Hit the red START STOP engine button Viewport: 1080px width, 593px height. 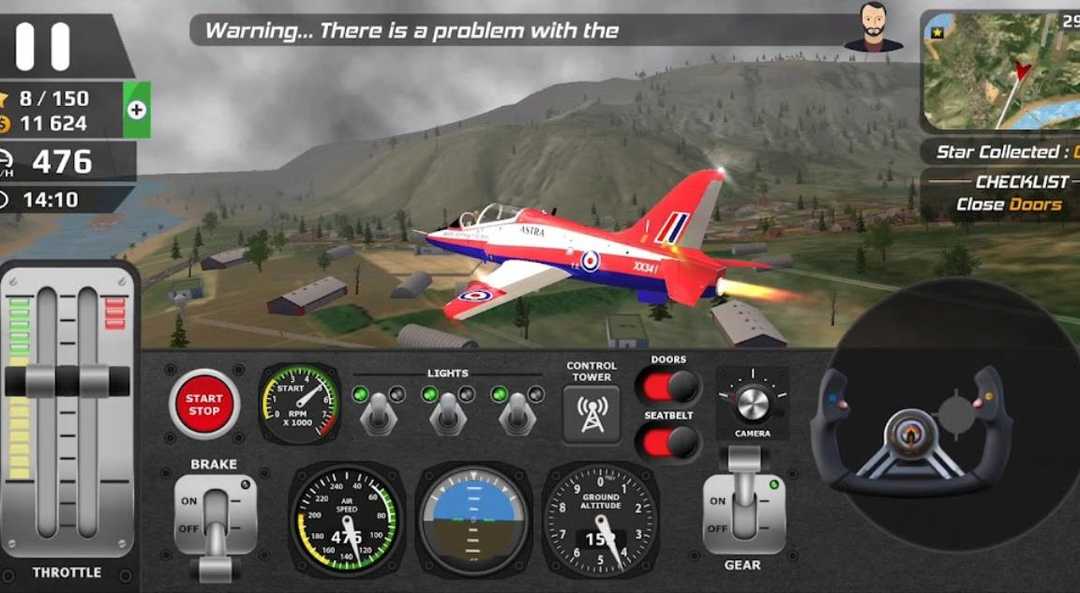[x=204, y=404]
